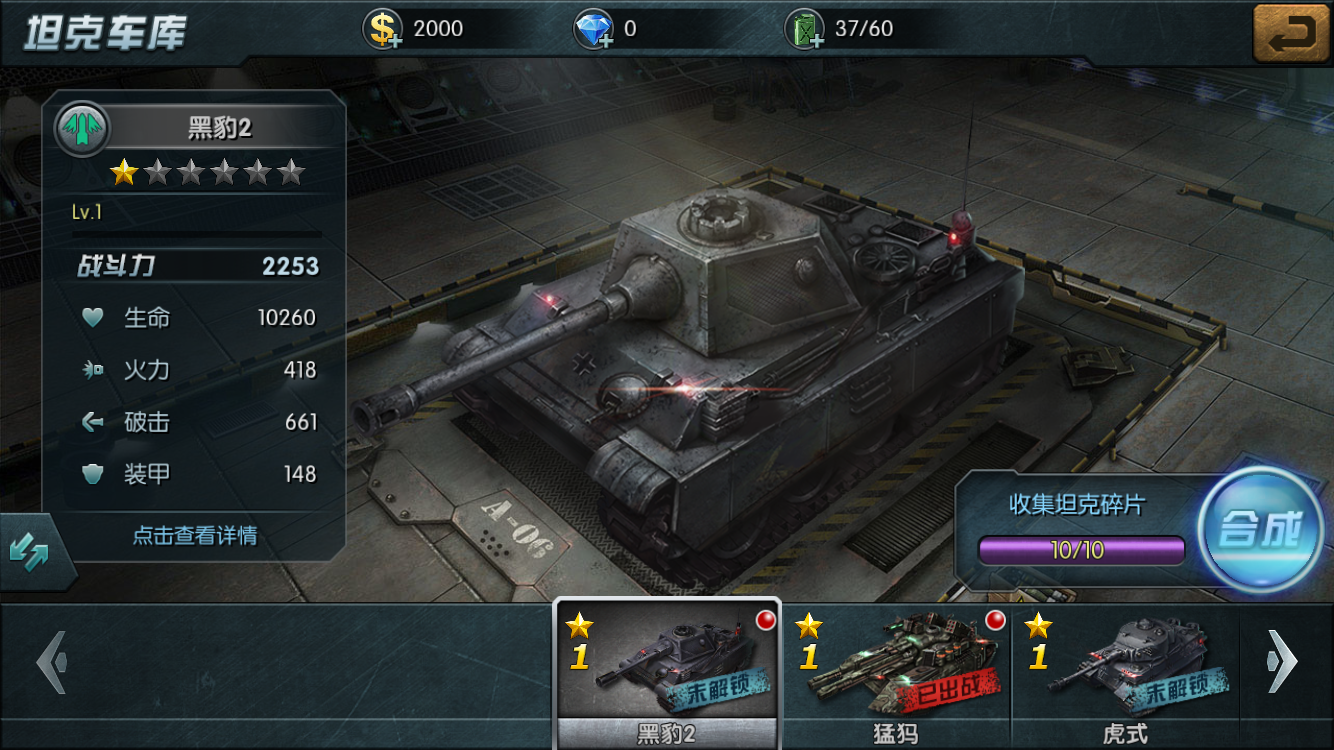Click the green tank upgrade emblem beside 黑豹2
This screenshot has height=750, width=1334.
[82, 129]
